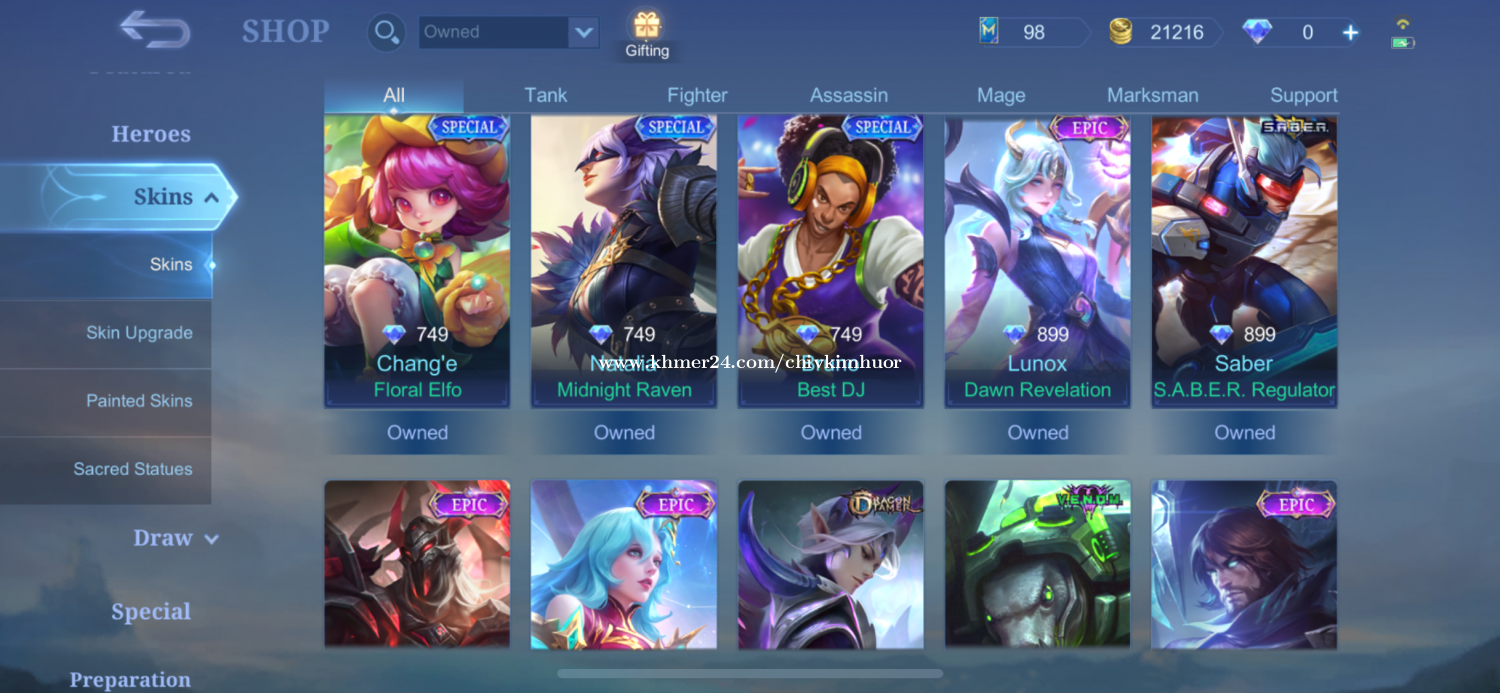Viewport: 1500px width, 693px height.
Task: Add diamonds with the plus button
Action: [1350, 32]
